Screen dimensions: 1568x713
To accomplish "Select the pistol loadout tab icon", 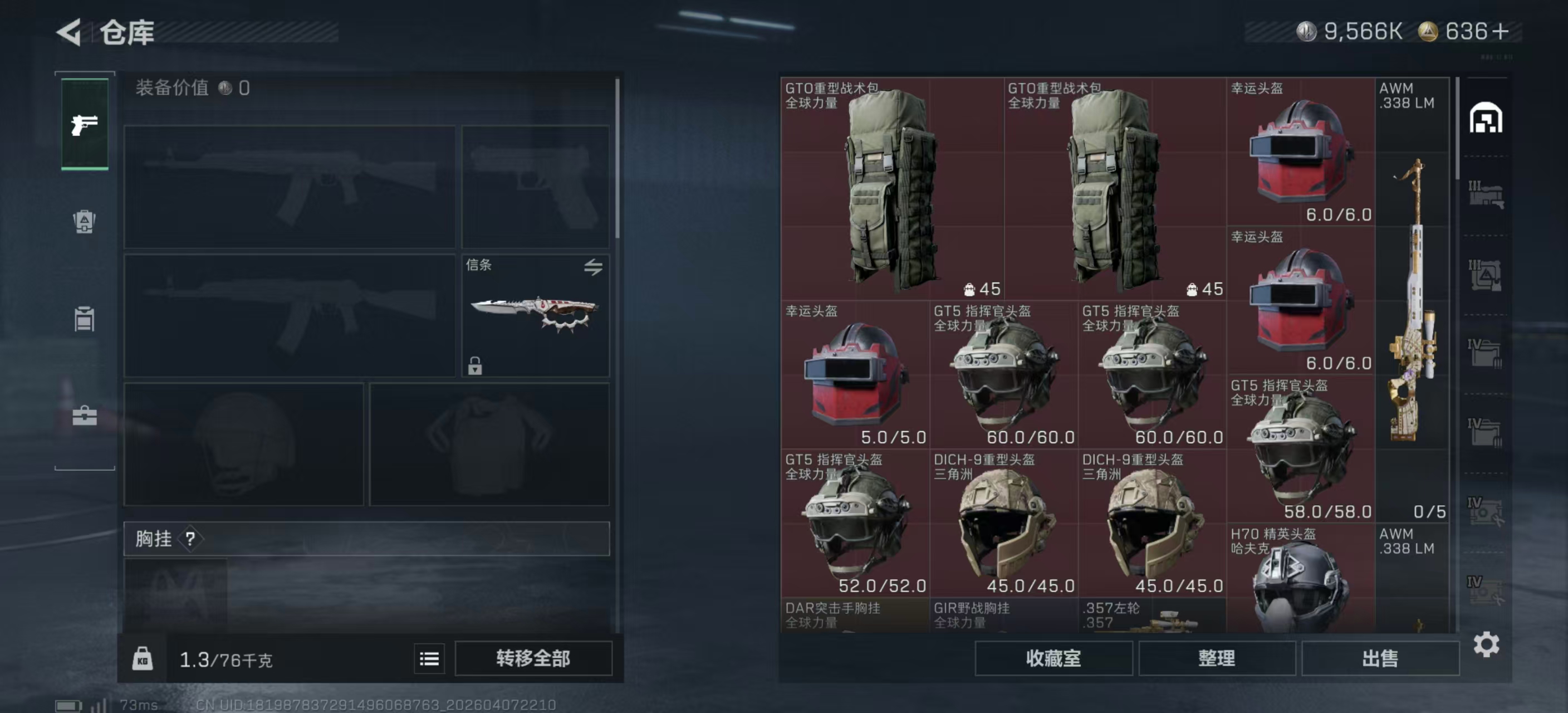I will [84, 124].
